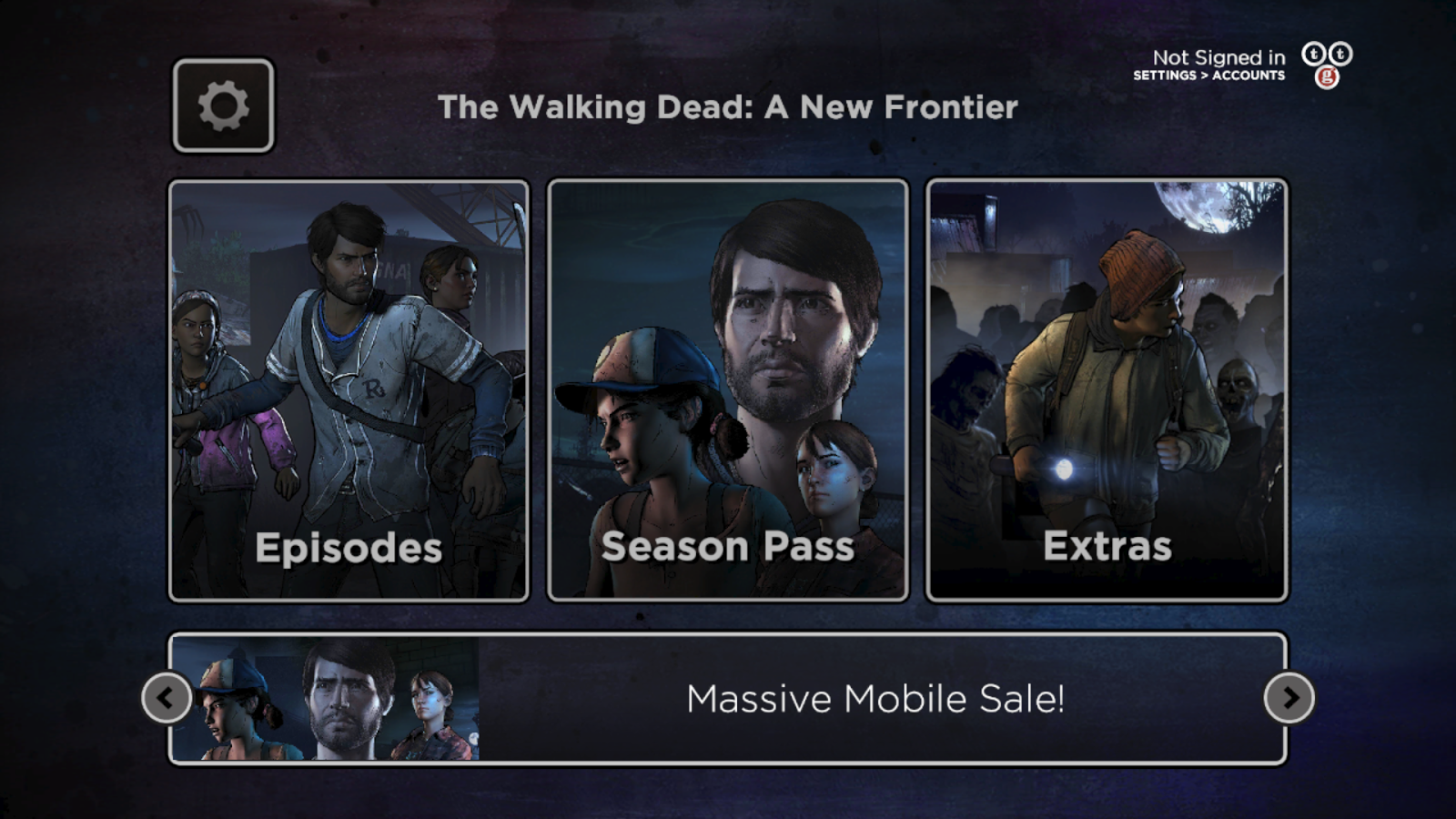Click the first Telltale account circle icon
This screenshot has width=1456, height=819.
pyautogui.click(x=1313, y=54)
